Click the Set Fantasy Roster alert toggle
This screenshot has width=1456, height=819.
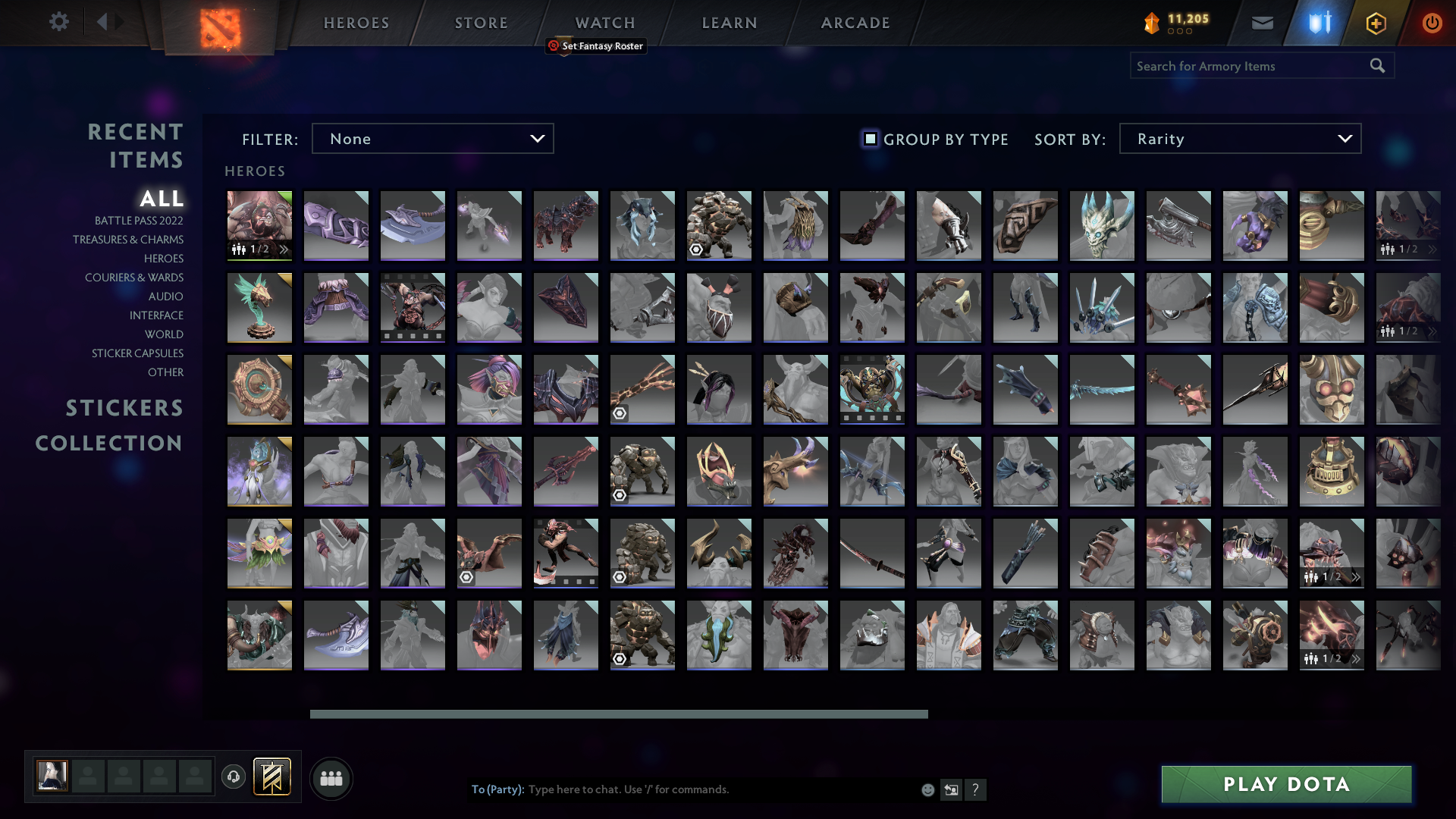pyautogui.click(x=553, y=46)
